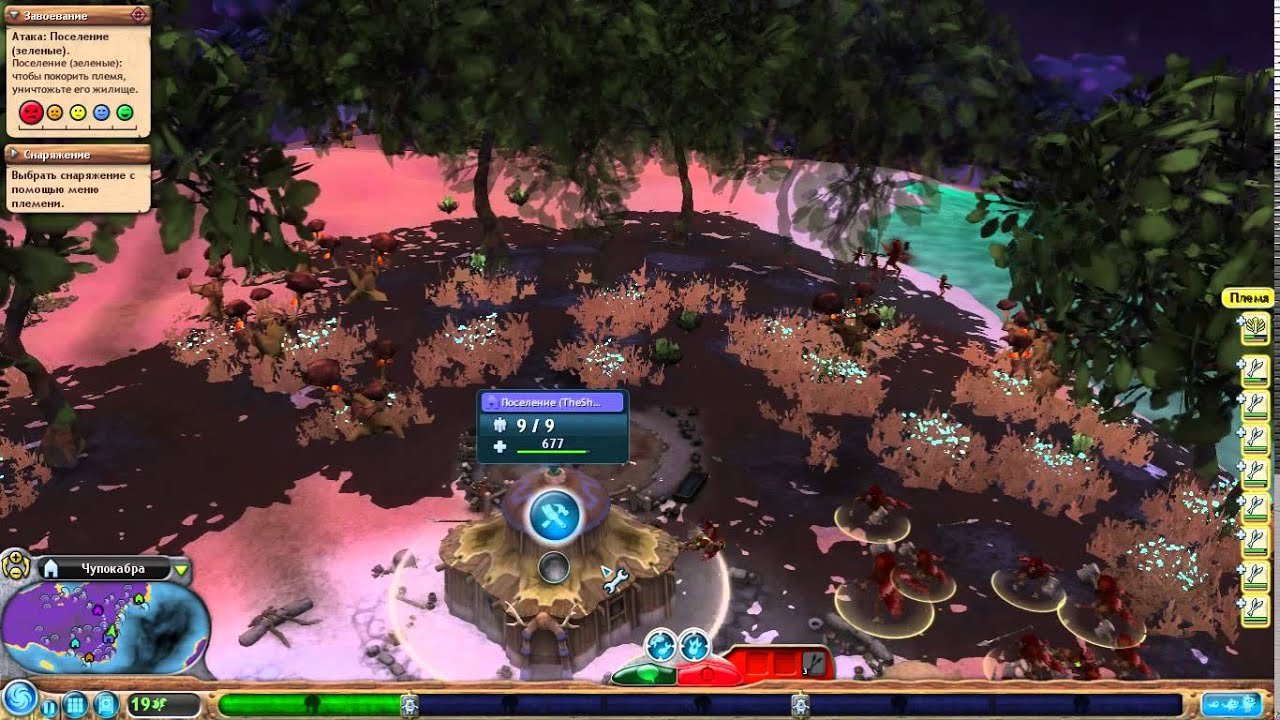Activate the fish gathering ability
This screenshot has height=720, width=1280.
coord(660,645)
